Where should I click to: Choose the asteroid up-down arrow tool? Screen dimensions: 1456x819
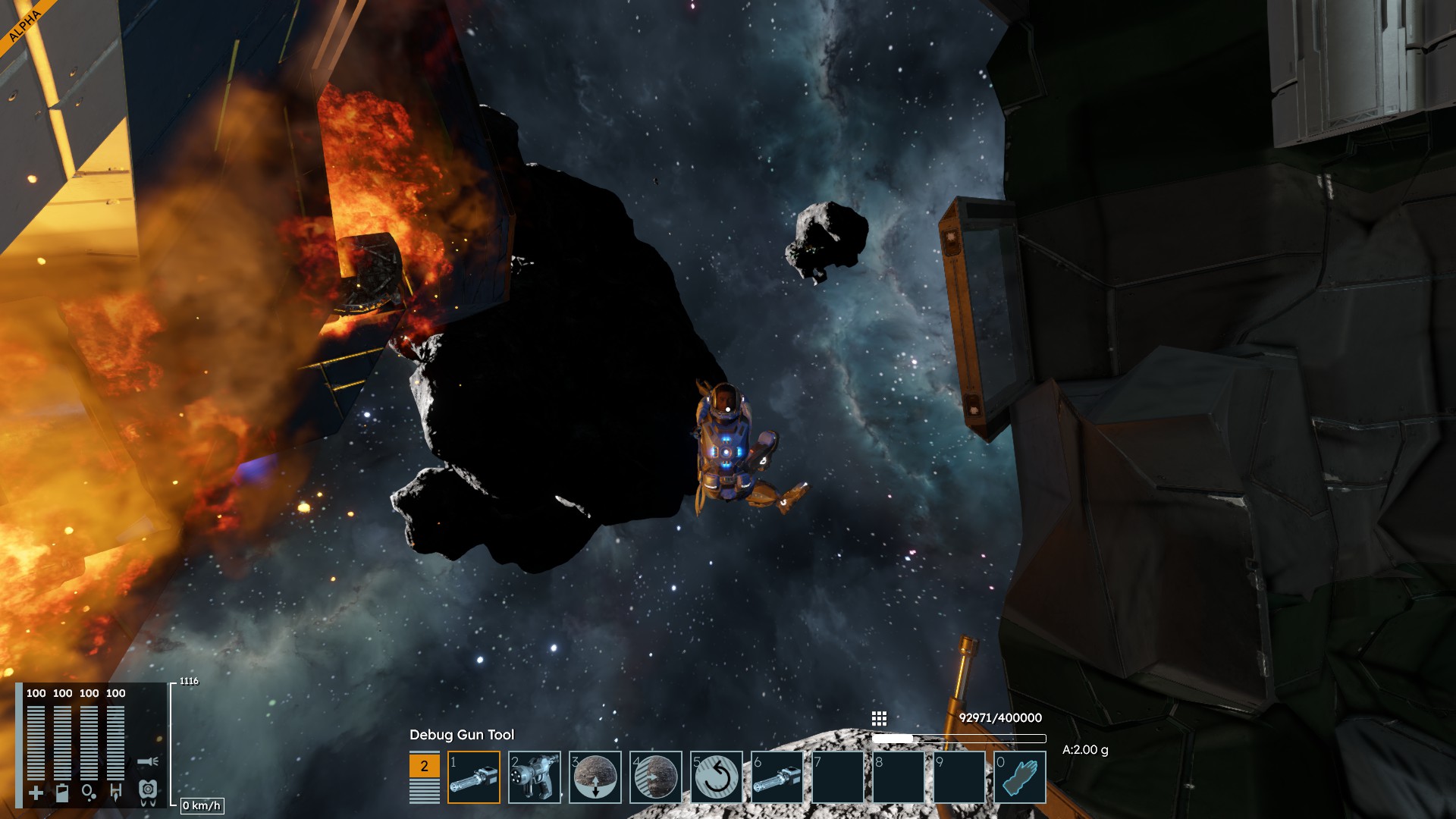595,777
